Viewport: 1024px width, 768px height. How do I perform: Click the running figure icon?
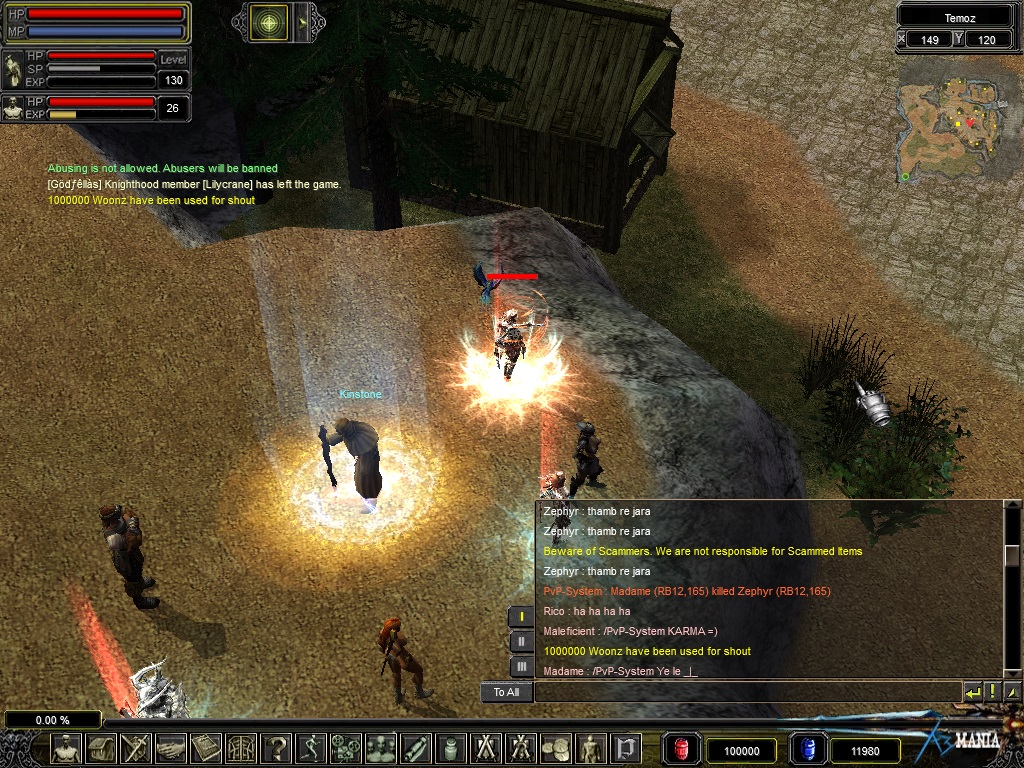tap(311, 748)
